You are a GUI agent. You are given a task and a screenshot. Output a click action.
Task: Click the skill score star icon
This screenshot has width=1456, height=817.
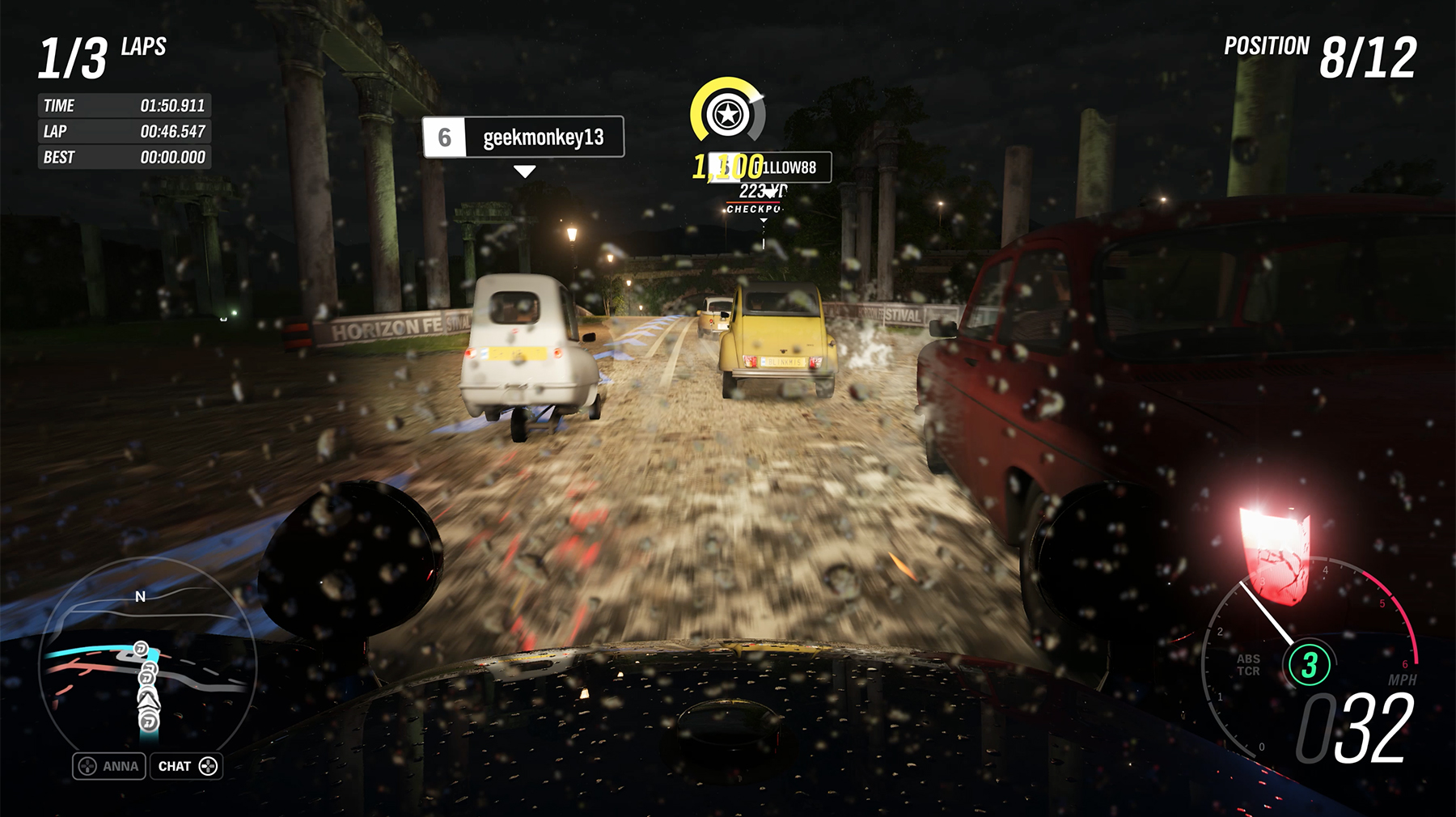click(727, 115)
